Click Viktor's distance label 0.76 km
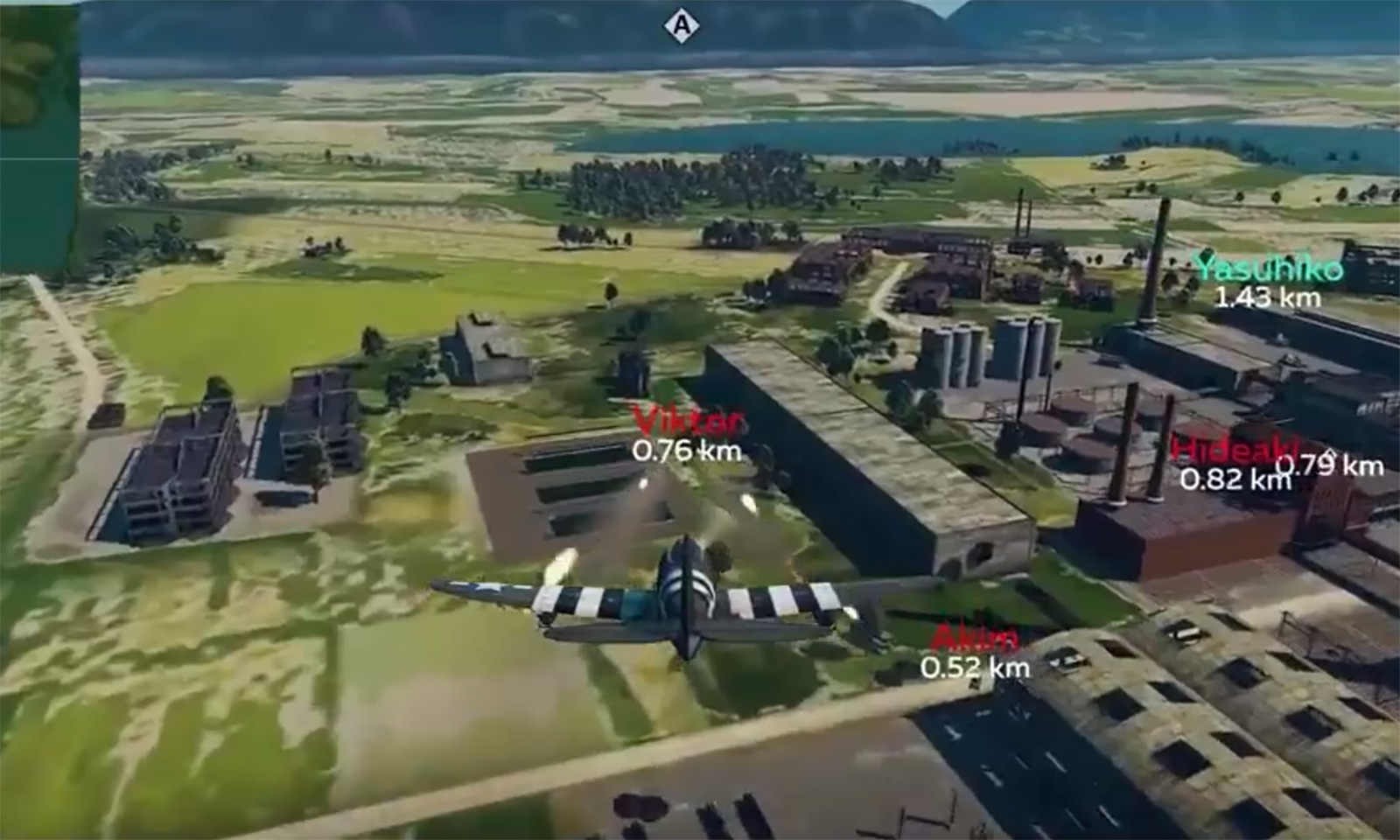The width and height of the screenshot is (1400, 840). pyautogui.click(x=686, y=453)
